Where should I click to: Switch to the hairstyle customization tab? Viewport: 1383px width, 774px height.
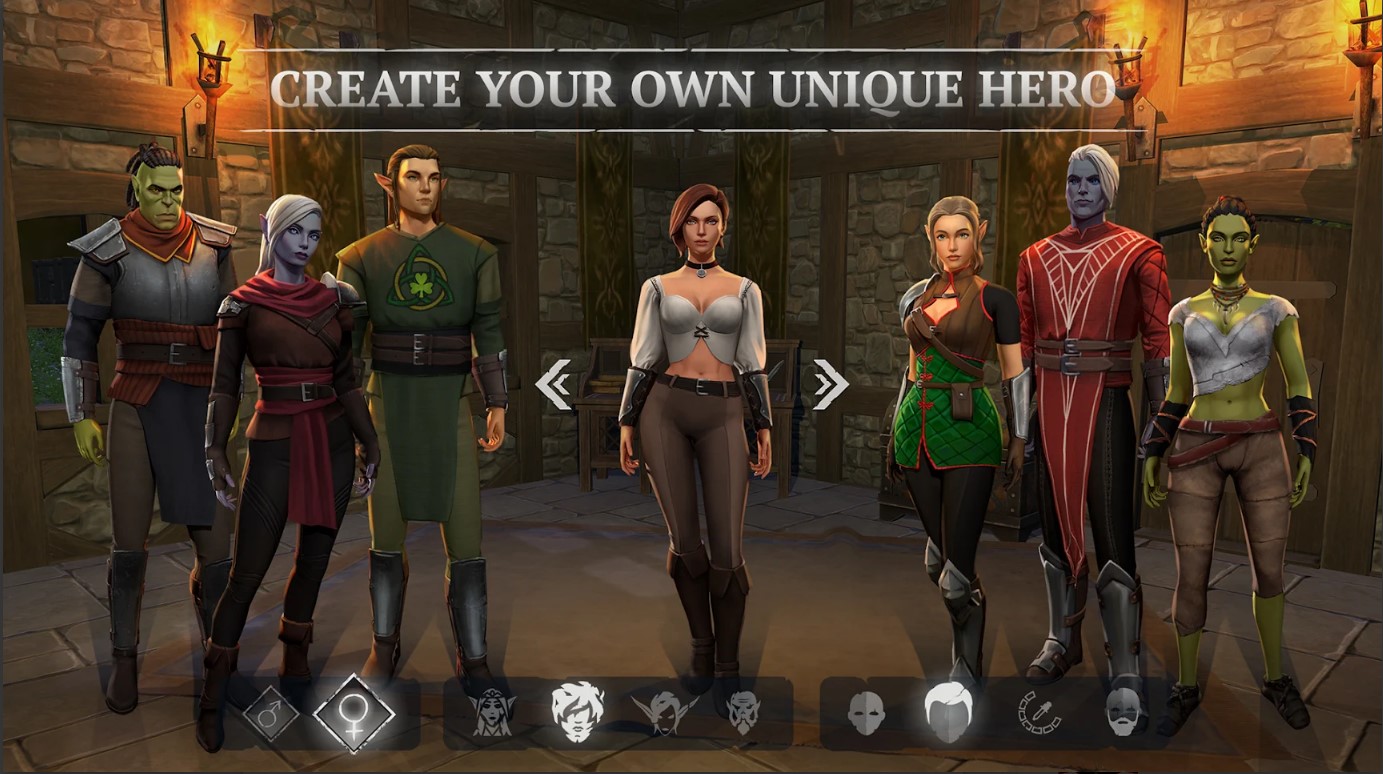948,711
